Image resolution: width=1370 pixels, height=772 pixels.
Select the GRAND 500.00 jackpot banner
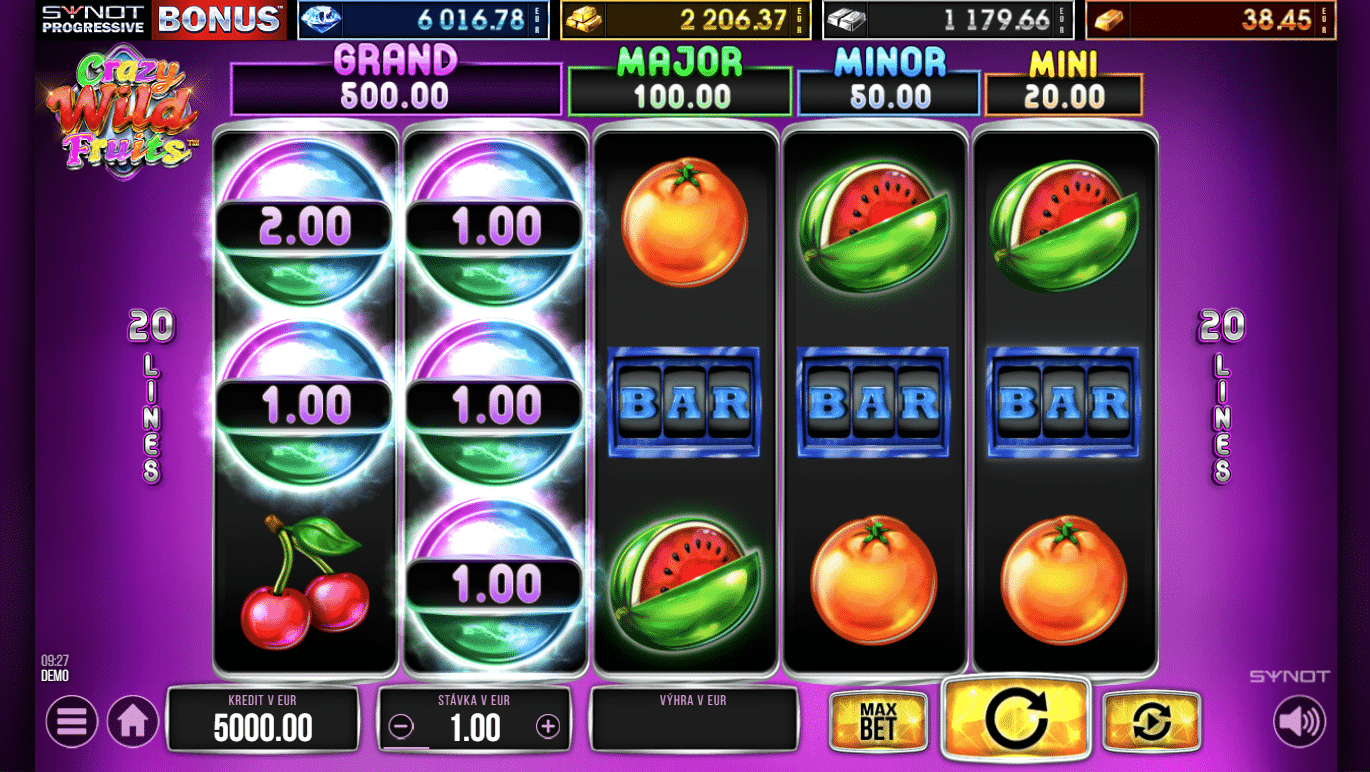click(x=395, y=87)
